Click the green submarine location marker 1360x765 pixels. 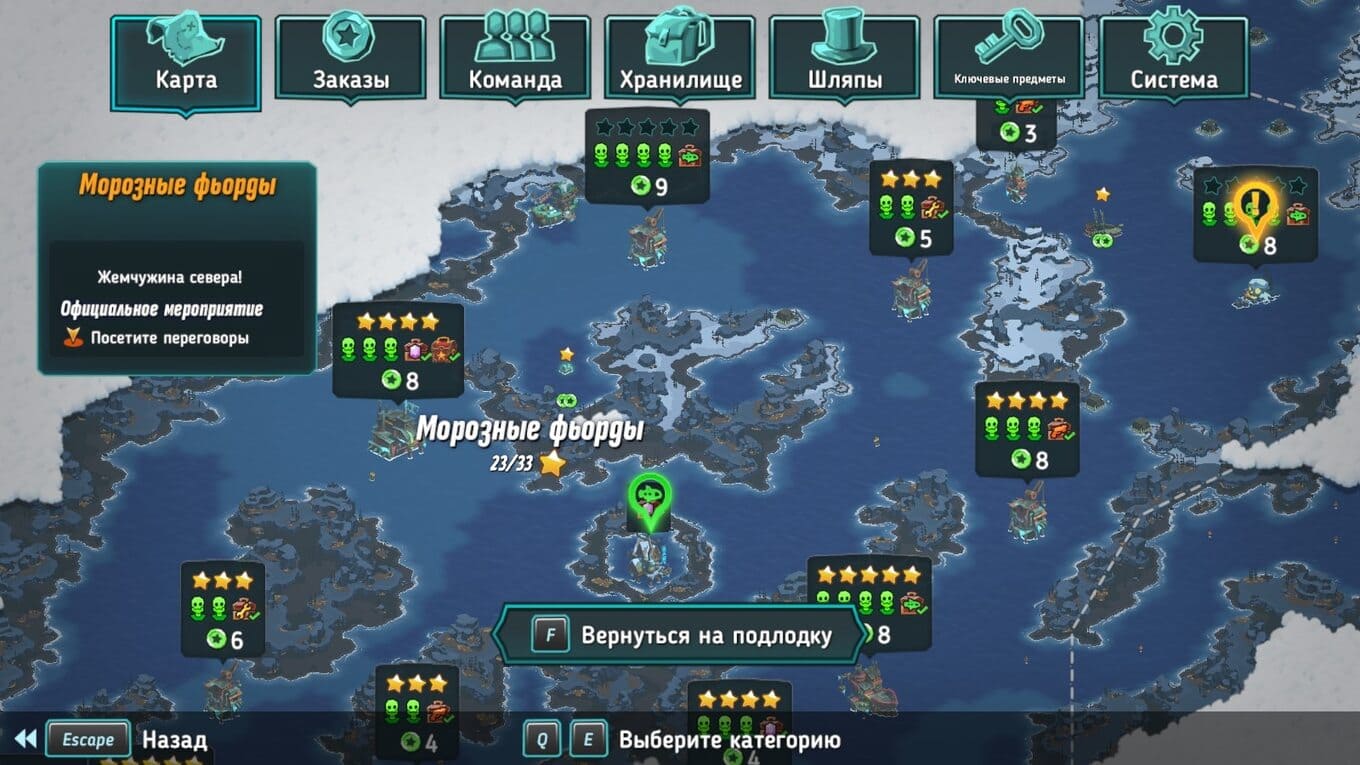click(x=648, y=496)
